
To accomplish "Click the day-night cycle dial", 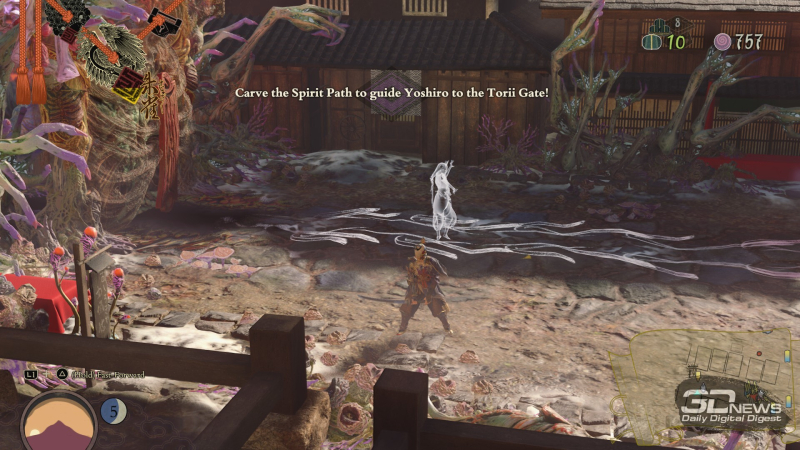I will [59, 419].
